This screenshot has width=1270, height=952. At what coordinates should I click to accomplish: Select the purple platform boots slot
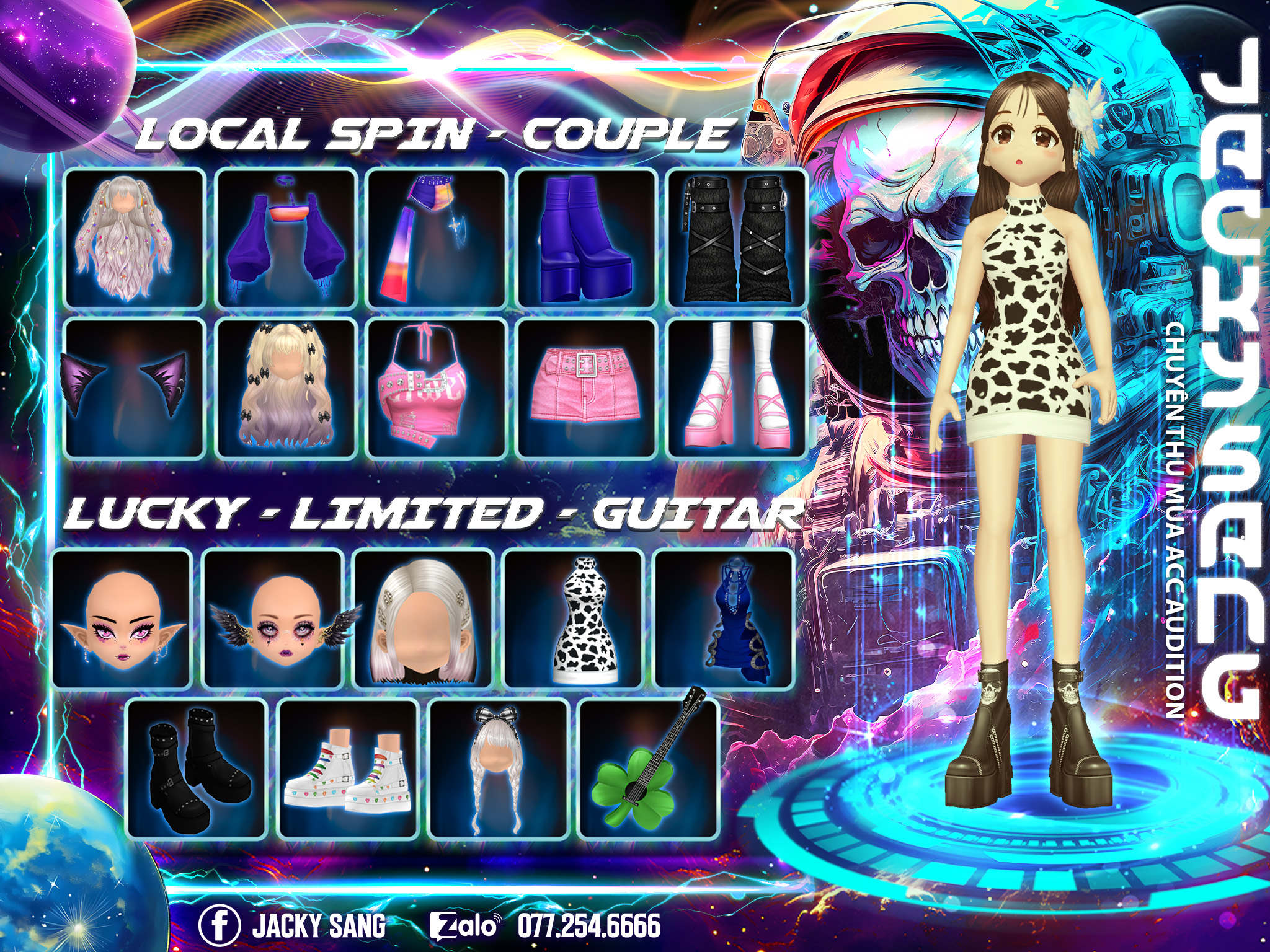(587, 238)
